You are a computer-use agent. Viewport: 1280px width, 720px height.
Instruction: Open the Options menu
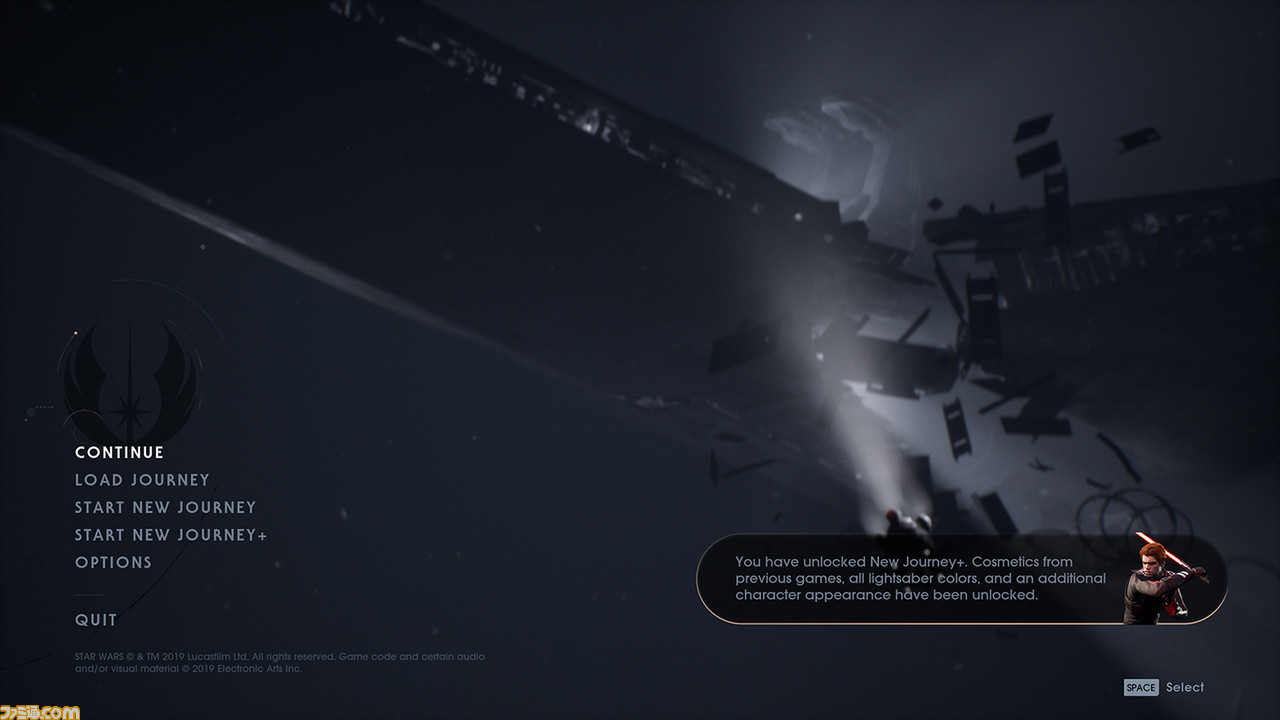click(x=113, y=563)
